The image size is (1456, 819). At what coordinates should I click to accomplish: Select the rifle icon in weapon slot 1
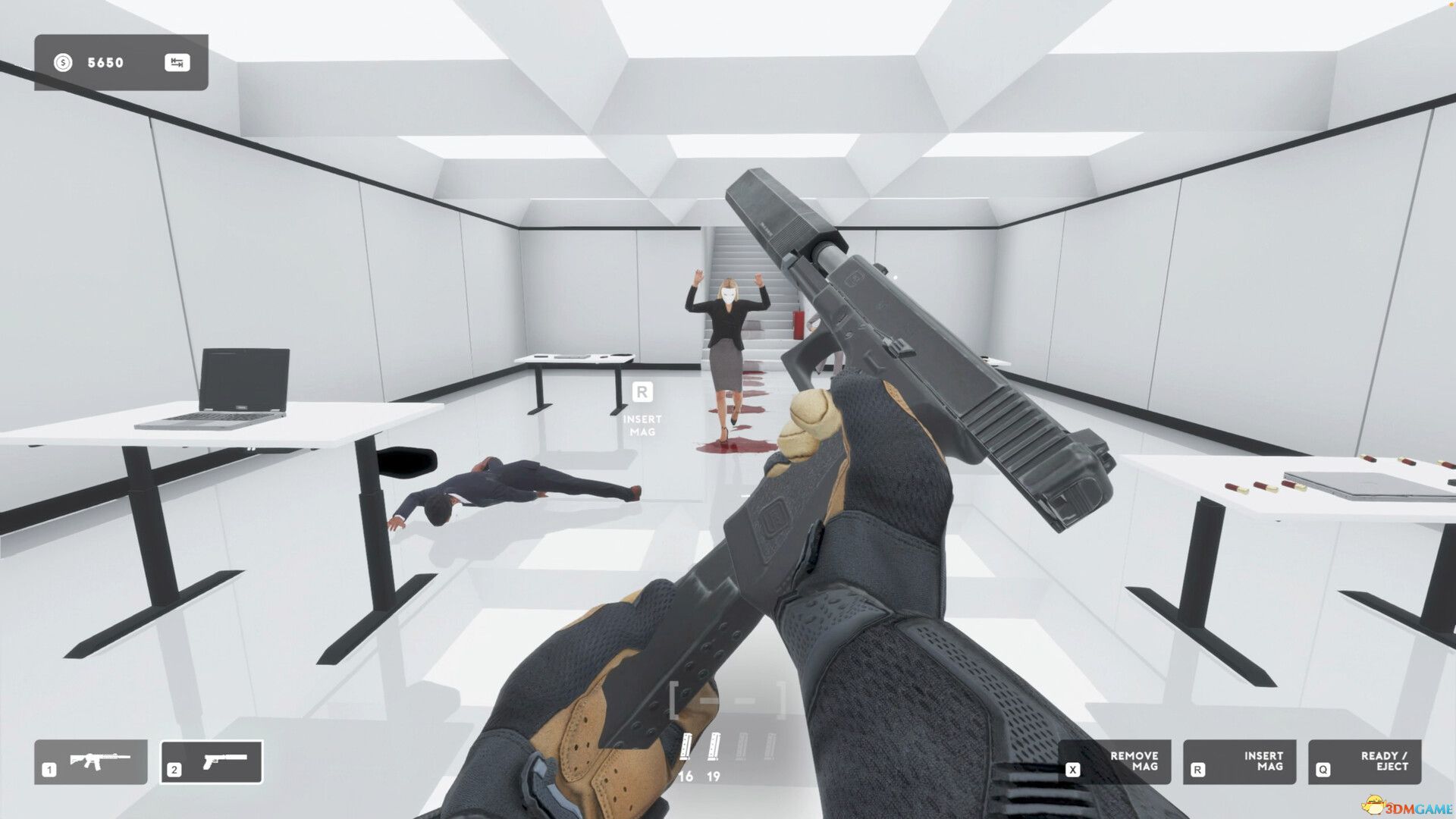click(x=99, y=762)
